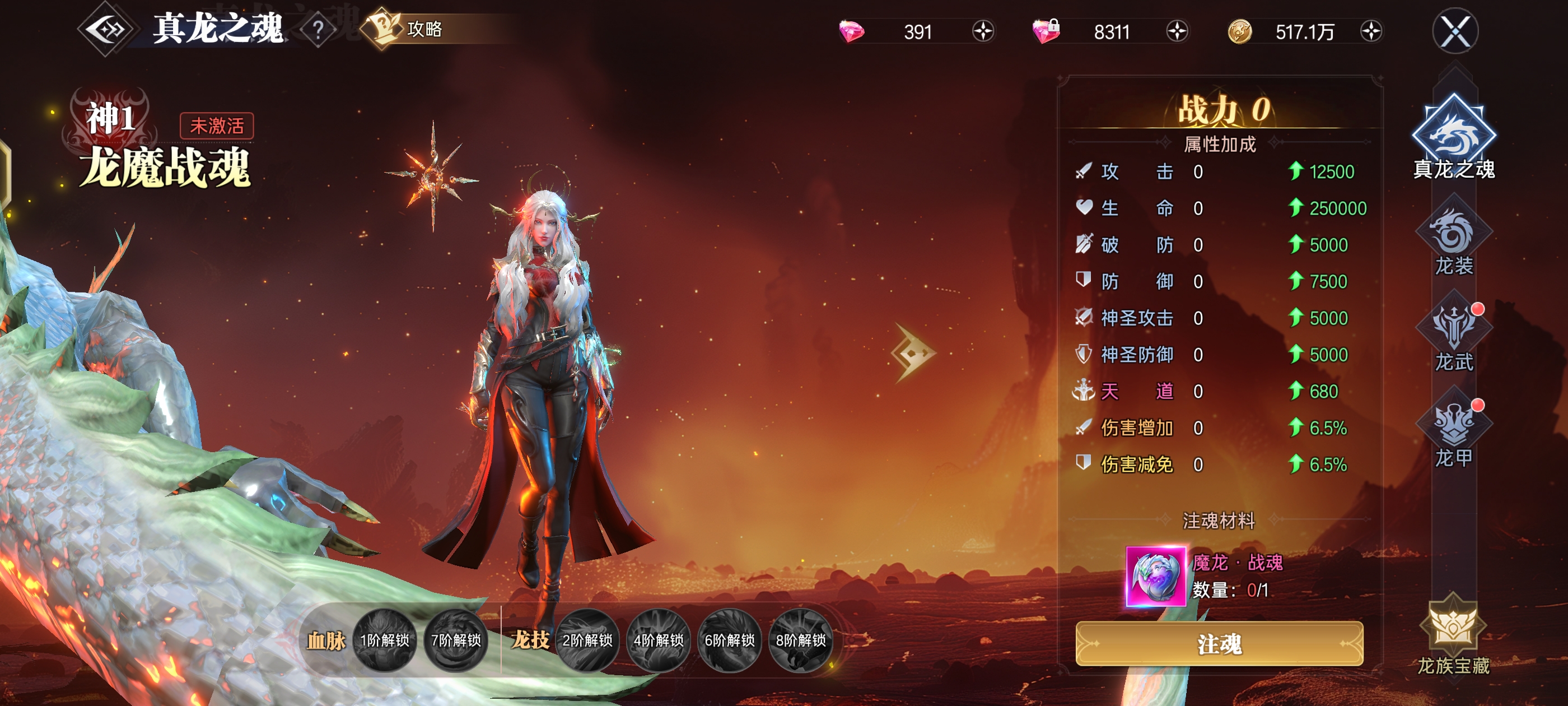The height and width of the screenshot is (706, 1568).
Task: Add more bound diamonds via plus button
Action: coord(1177,31)
